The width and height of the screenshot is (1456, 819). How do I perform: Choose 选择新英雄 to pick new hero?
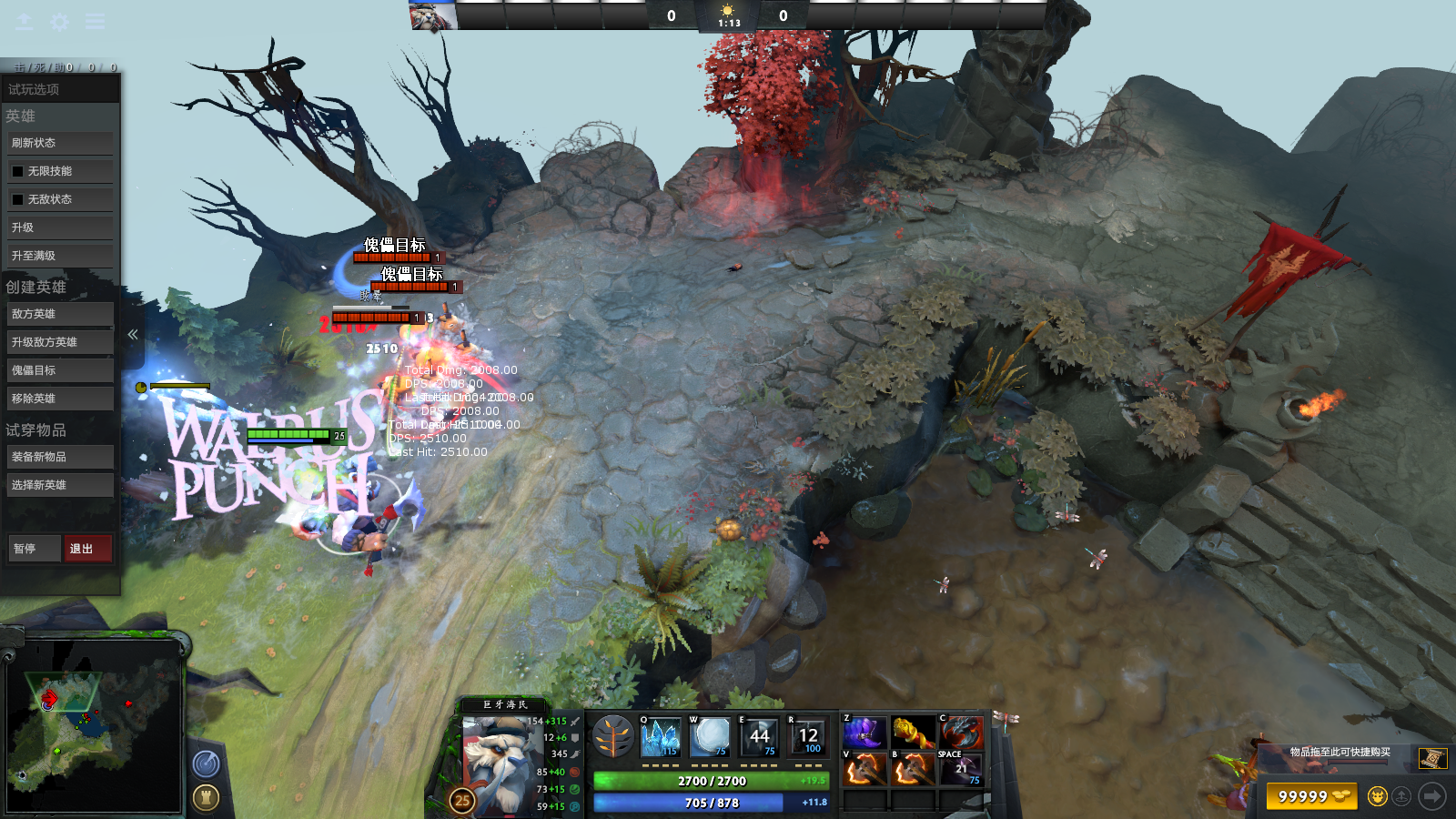(x=60, y=485)
